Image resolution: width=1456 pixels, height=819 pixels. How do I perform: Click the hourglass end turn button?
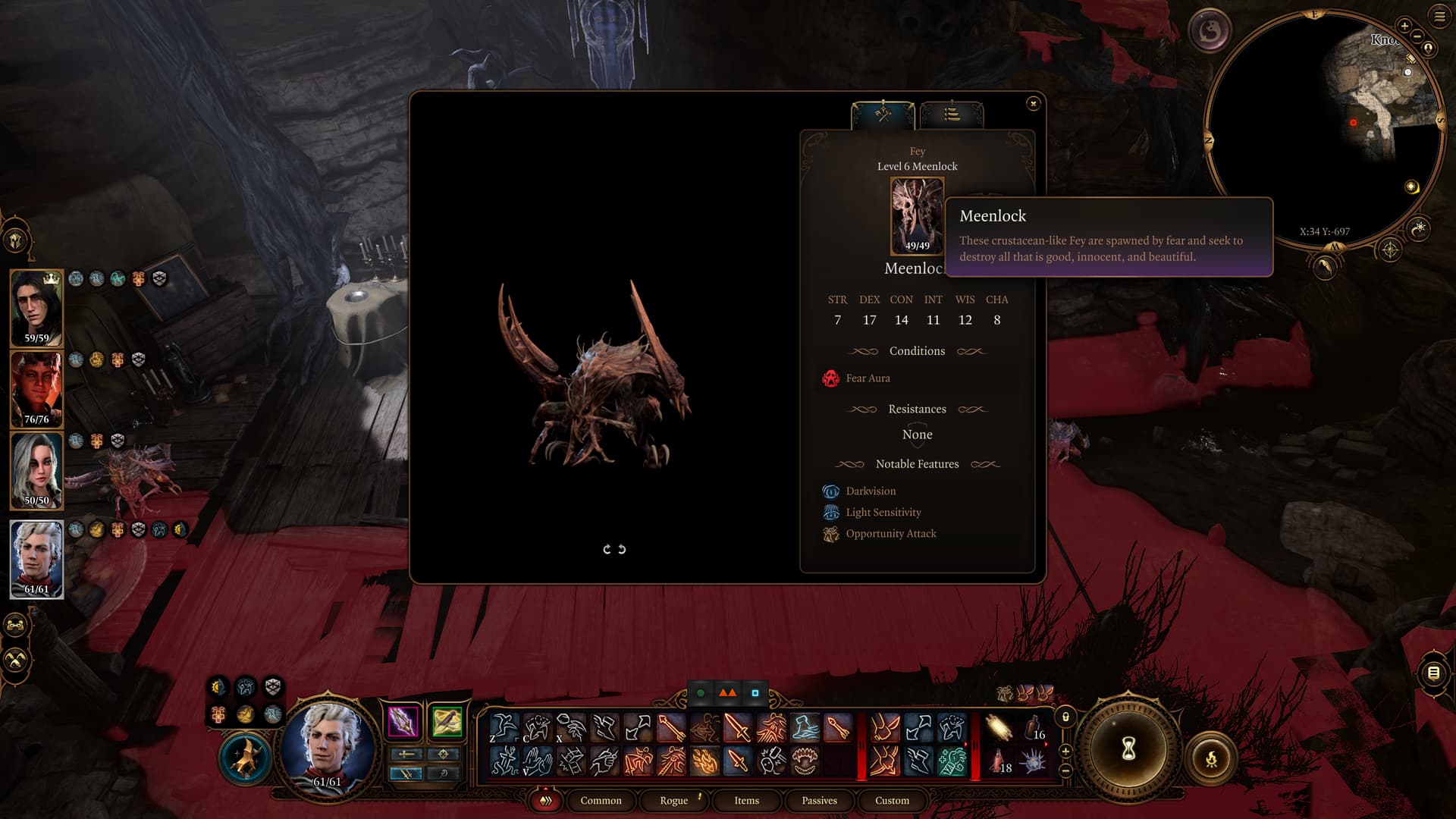point(1128,749)
